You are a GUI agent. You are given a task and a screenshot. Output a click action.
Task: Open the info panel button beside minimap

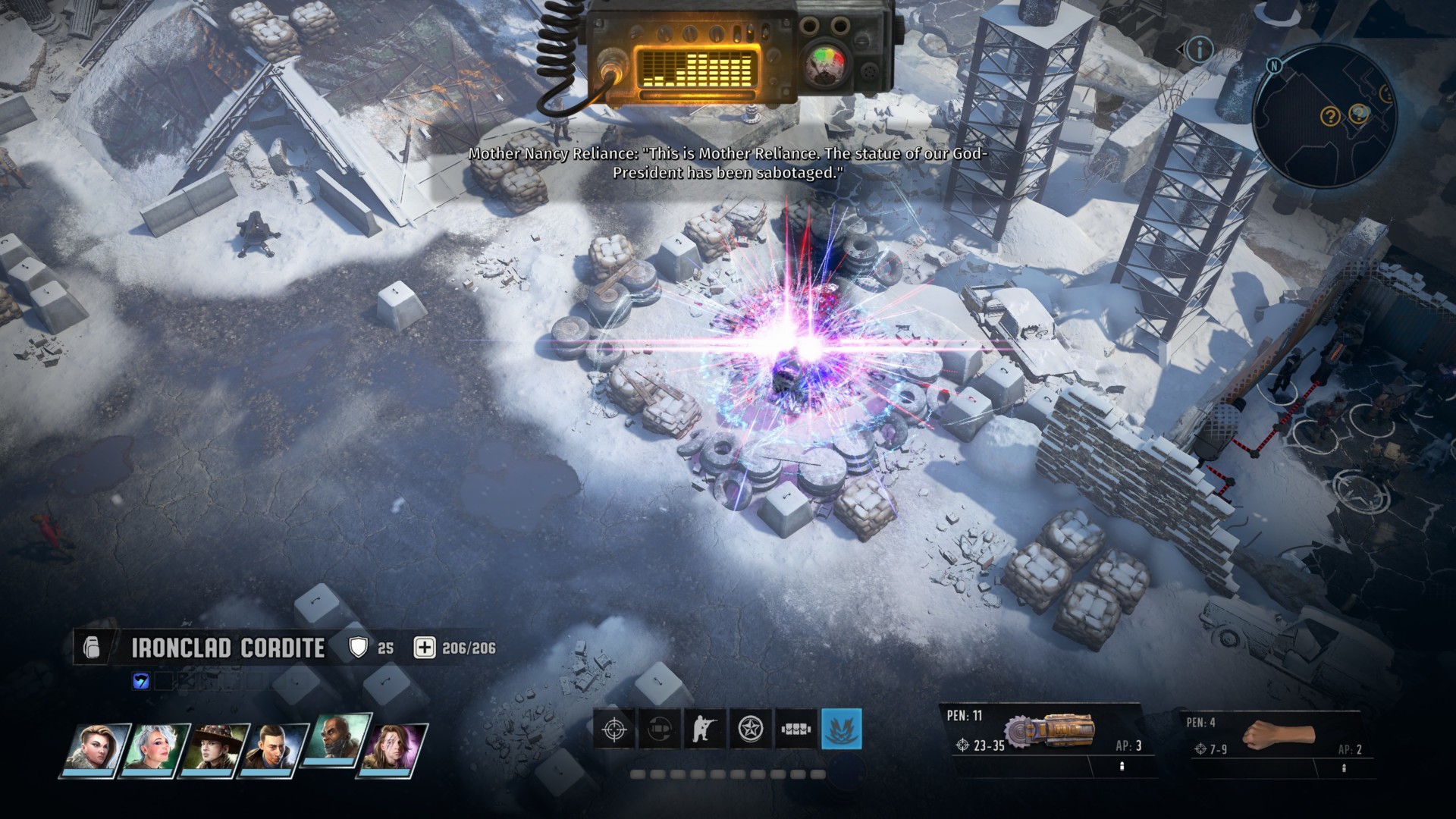point(1199,50)
